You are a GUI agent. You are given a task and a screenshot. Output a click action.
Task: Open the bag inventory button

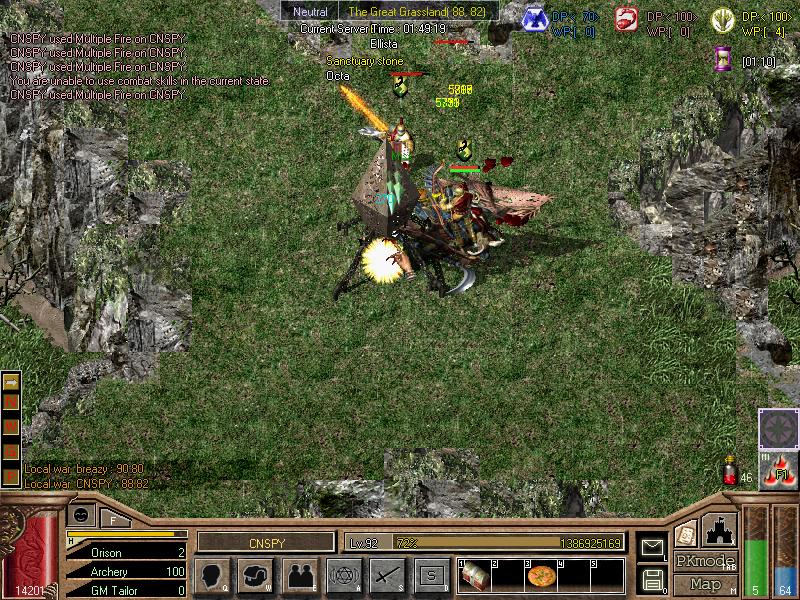click(x=256, y=576)
